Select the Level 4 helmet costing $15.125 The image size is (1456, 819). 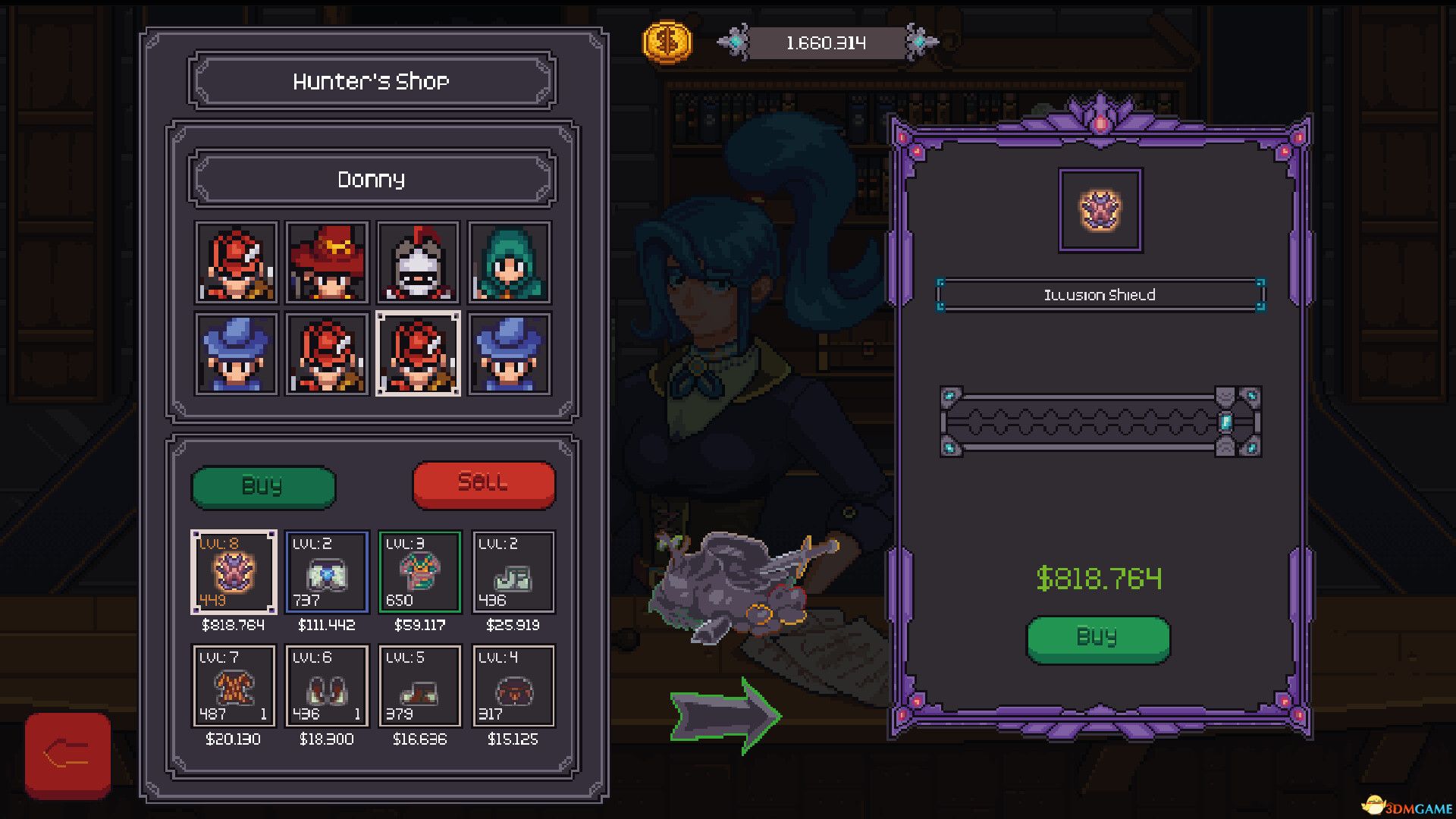click(x=513, y=686)
